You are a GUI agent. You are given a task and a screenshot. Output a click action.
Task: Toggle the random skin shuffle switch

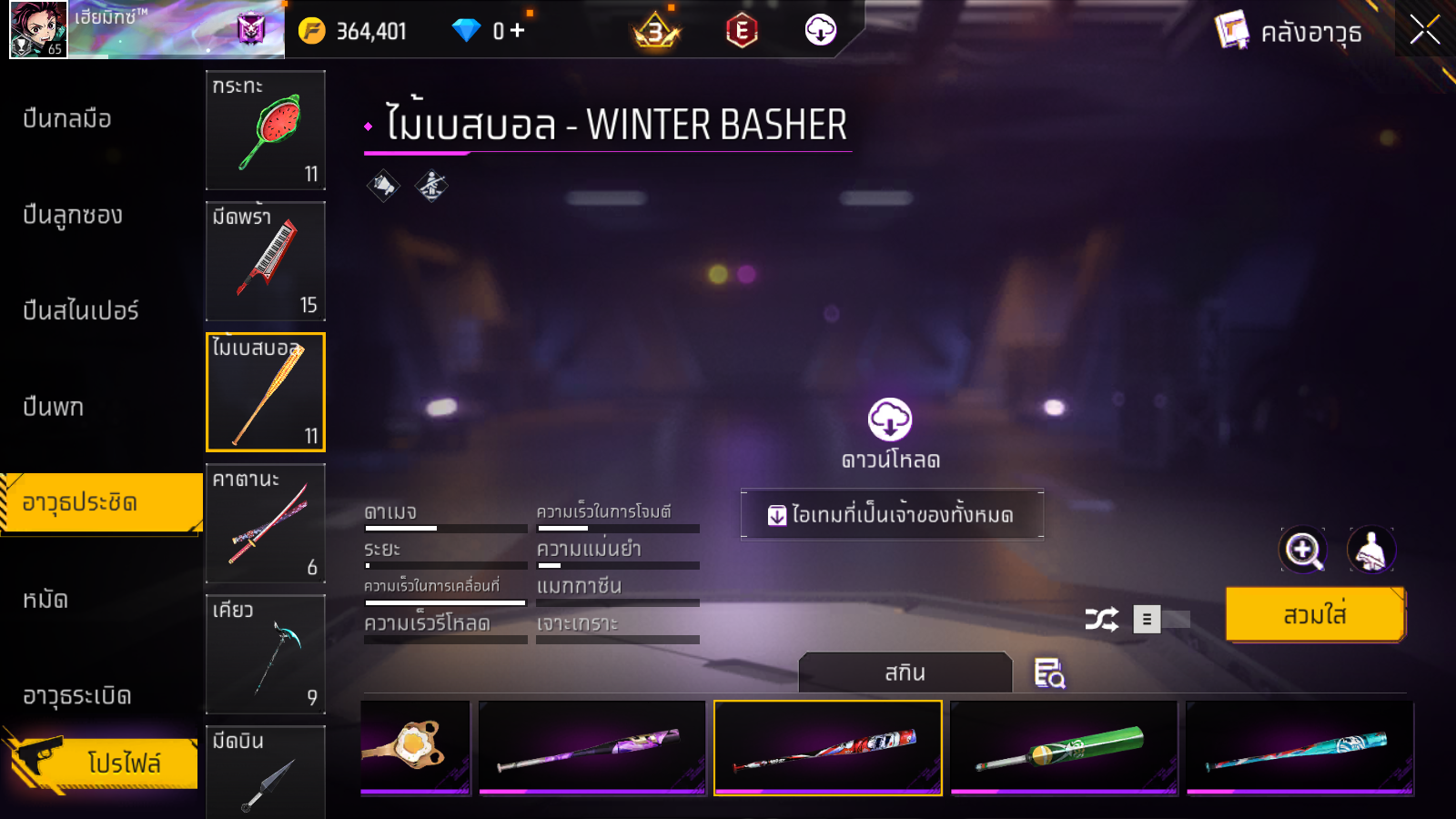pos(1162,620)
